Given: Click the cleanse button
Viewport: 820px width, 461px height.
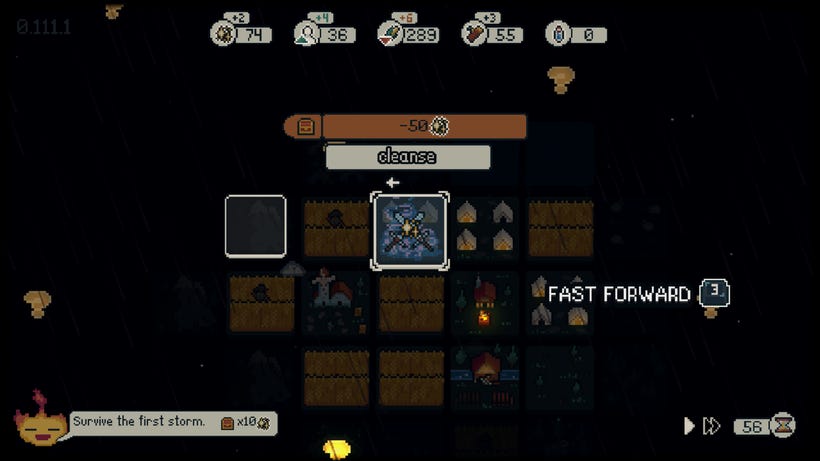Looking at the screenshot, I should [x=407, y=157].
